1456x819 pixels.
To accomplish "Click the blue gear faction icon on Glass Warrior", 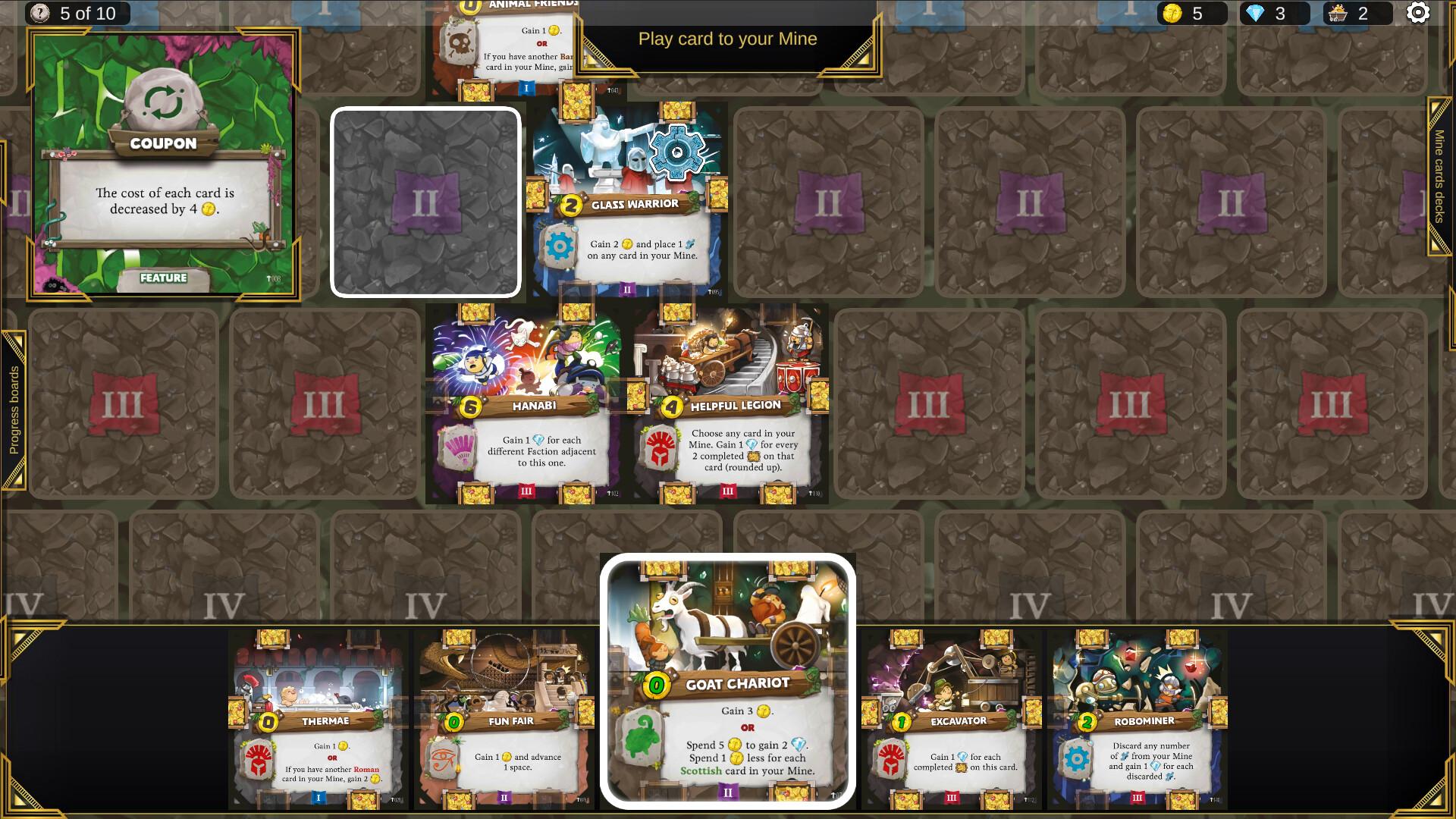I will pos(559,244).
